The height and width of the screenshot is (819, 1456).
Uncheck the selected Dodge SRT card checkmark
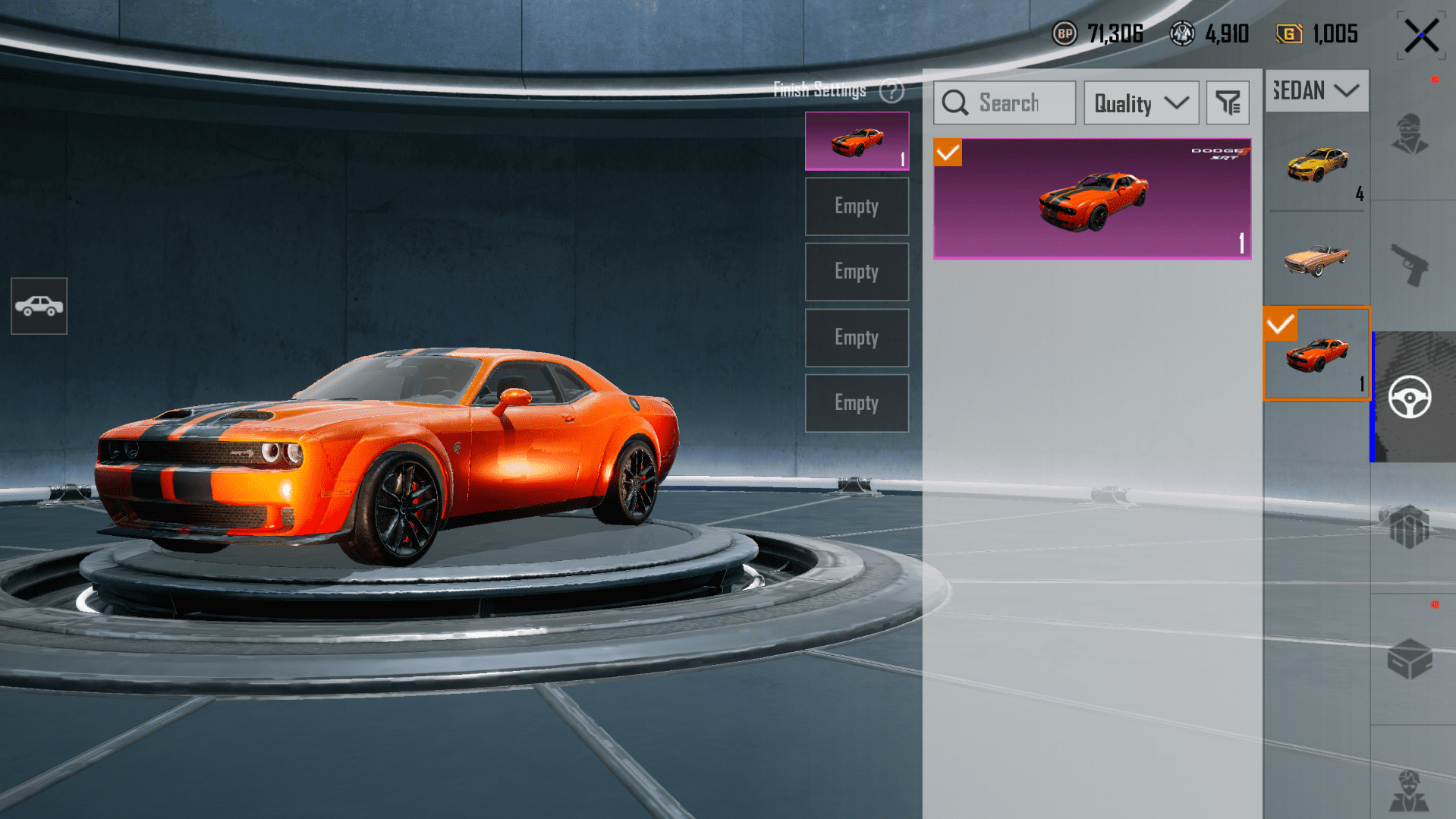click(947, 153)
